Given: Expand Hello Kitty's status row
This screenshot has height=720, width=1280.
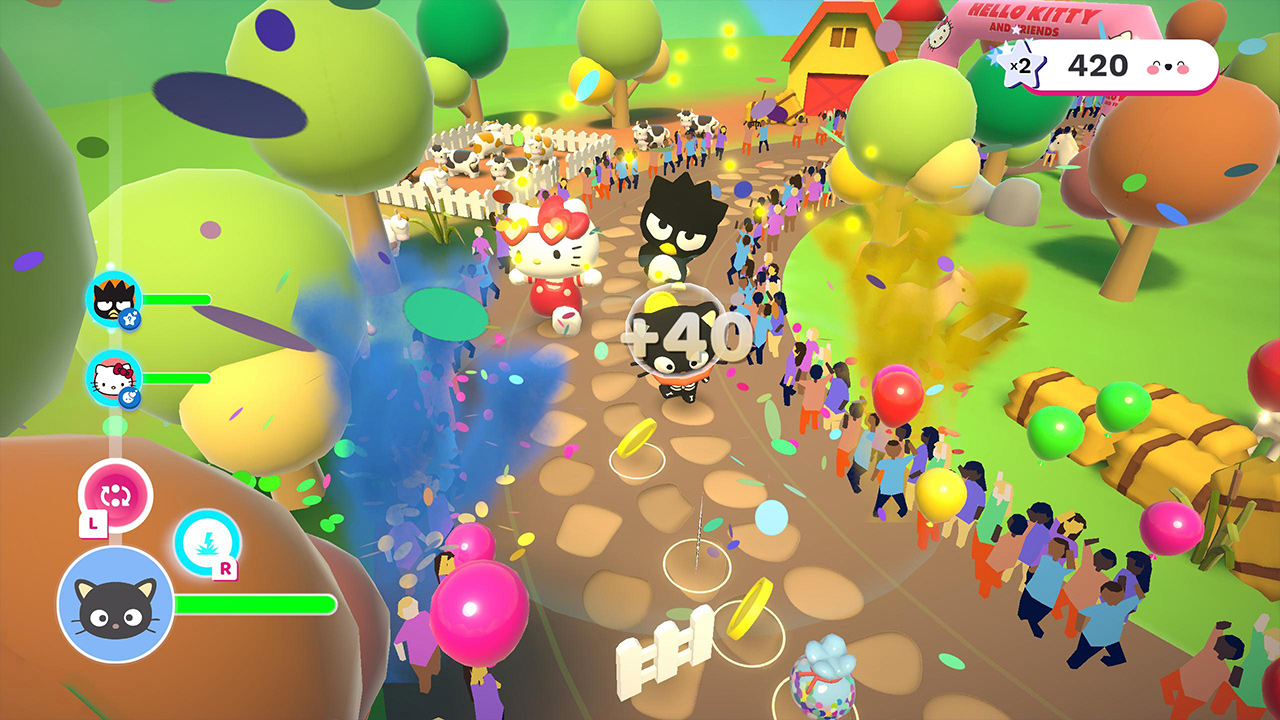Looking at the screenshot, I should (160, 378).
